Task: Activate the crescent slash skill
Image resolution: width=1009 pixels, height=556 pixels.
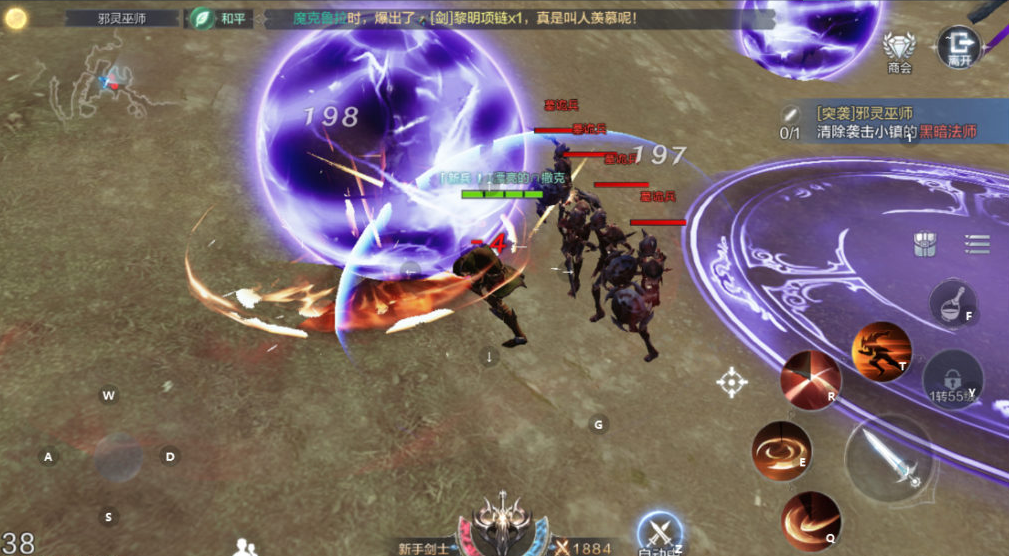Action: (x=810, y=521)
